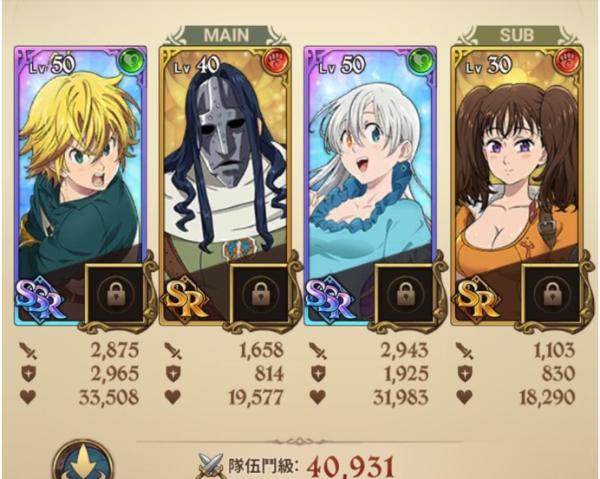
Task: Open the locked slot on Meliodas's card
Action: [x=115, y=293]
